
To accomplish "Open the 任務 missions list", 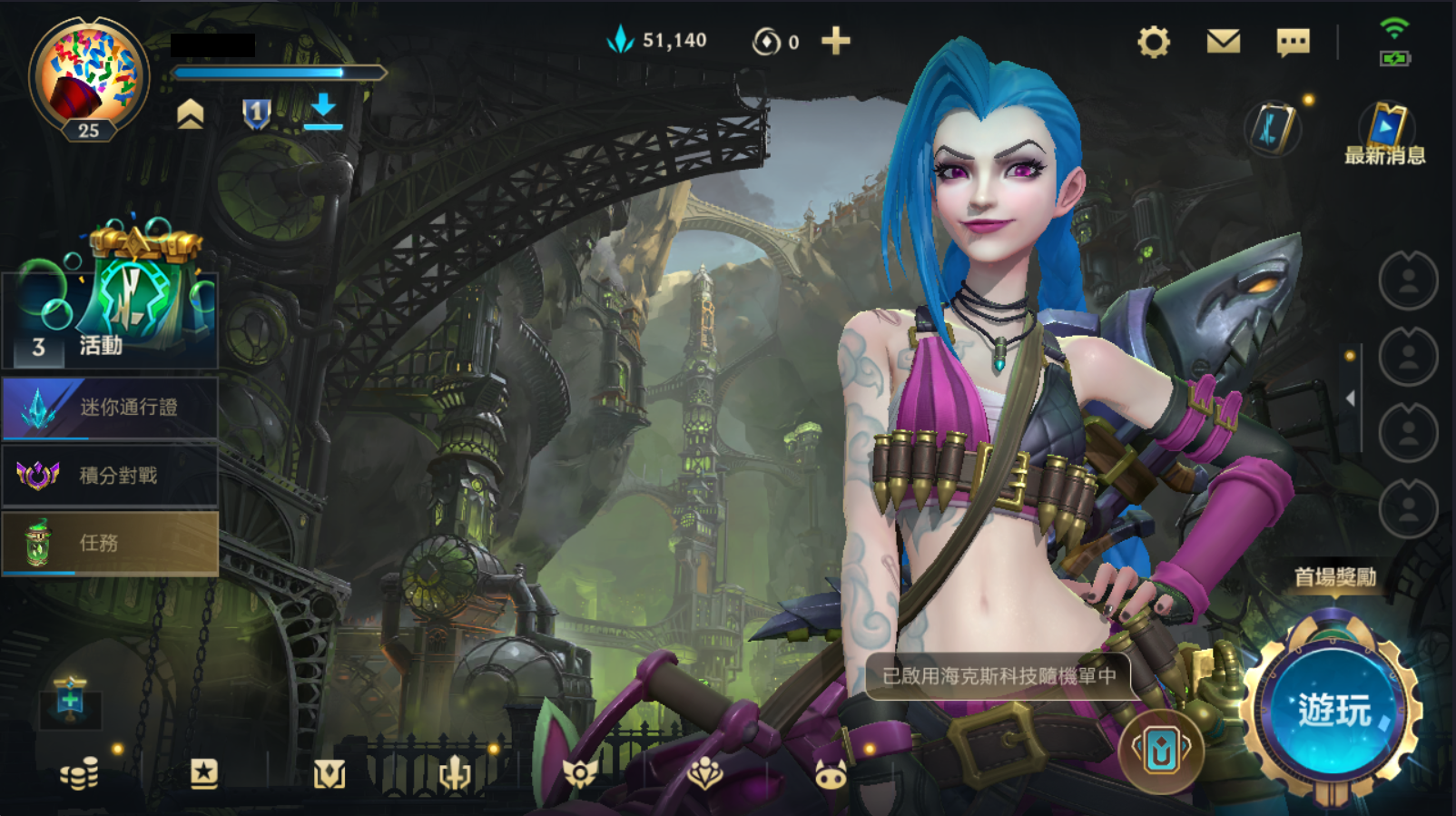I will click(x=110, y=543).
